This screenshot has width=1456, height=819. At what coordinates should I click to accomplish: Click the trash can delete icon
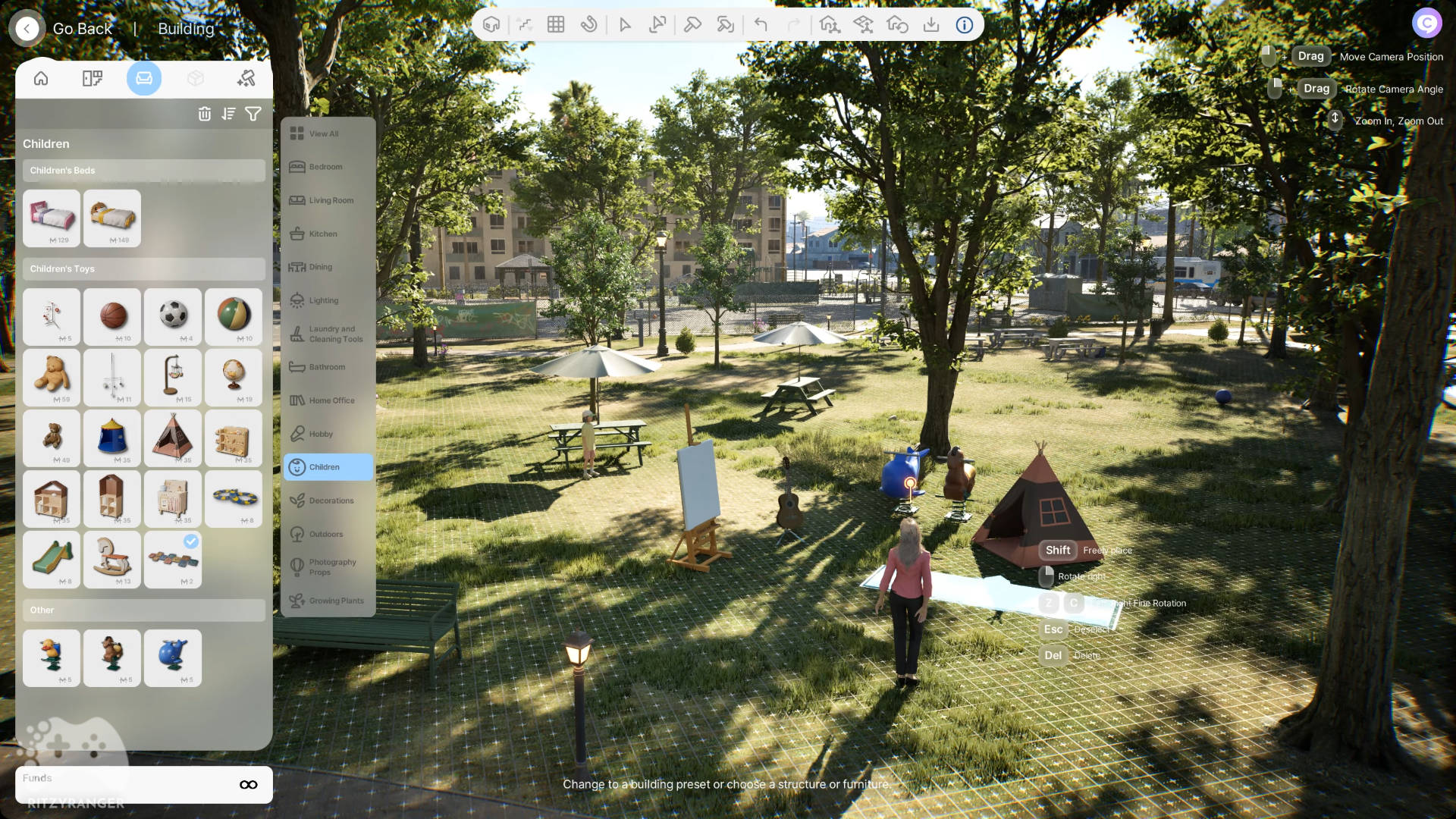[x=205, y=114]
